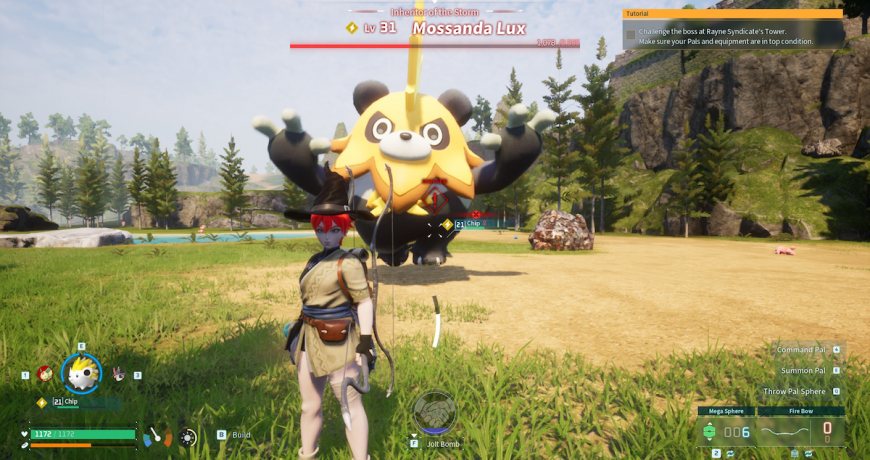Viewport: 870px width, 460px height.
Task: Switch to the red-haired pal in the party
Action: point(45,374)
